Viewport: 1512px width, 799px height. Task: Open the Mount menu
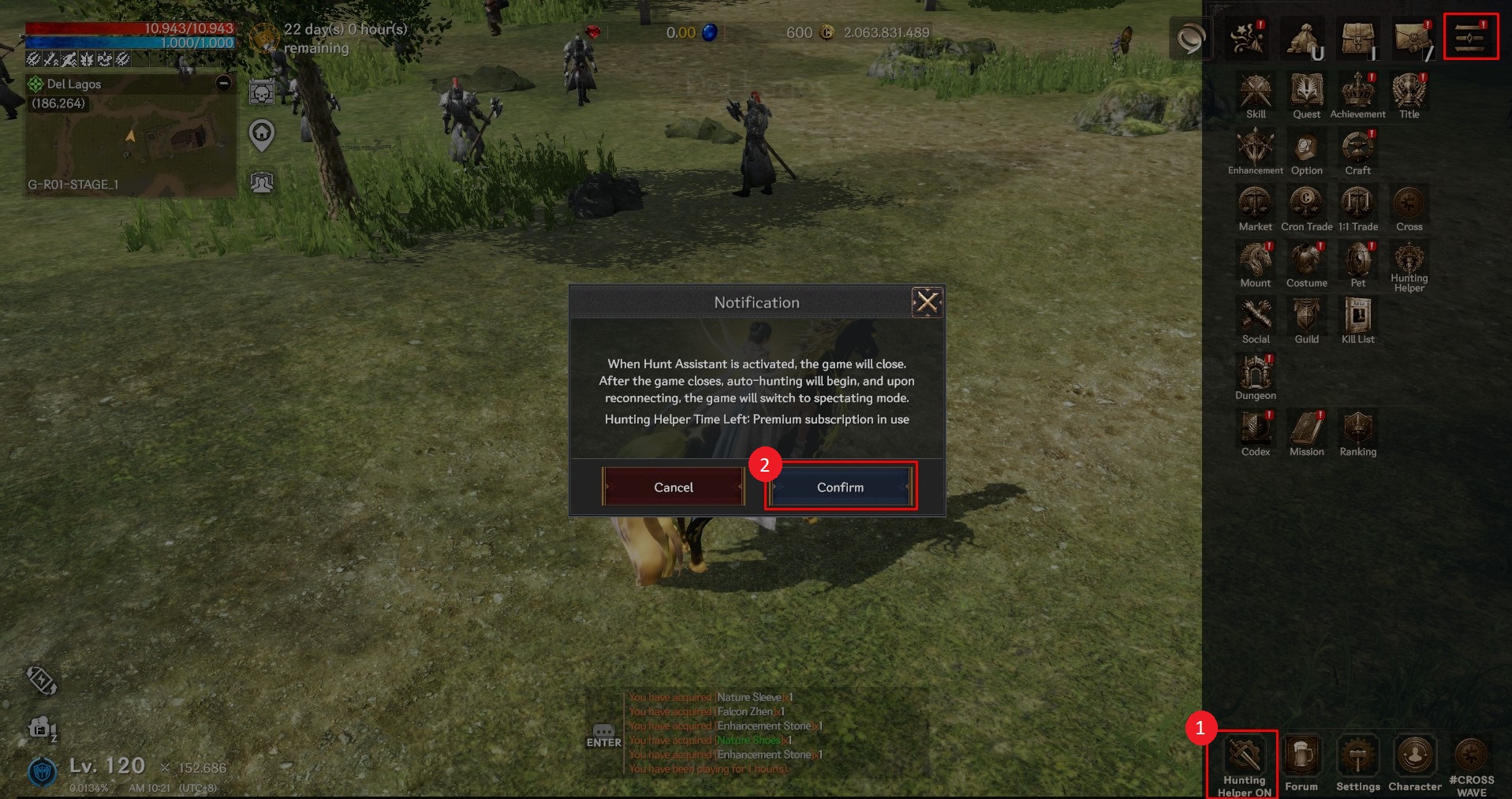coord(1255,263)
